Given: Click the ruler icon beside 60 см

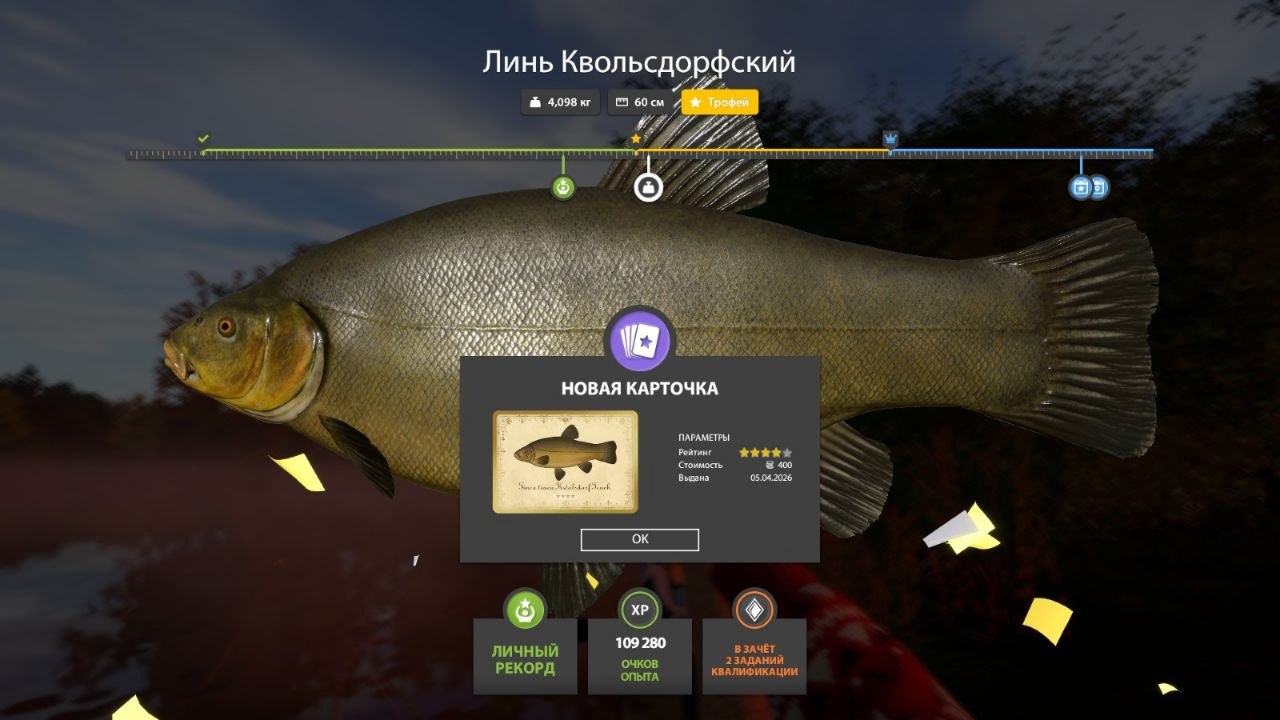Looking at the screenshot, I should pos(620,101).
